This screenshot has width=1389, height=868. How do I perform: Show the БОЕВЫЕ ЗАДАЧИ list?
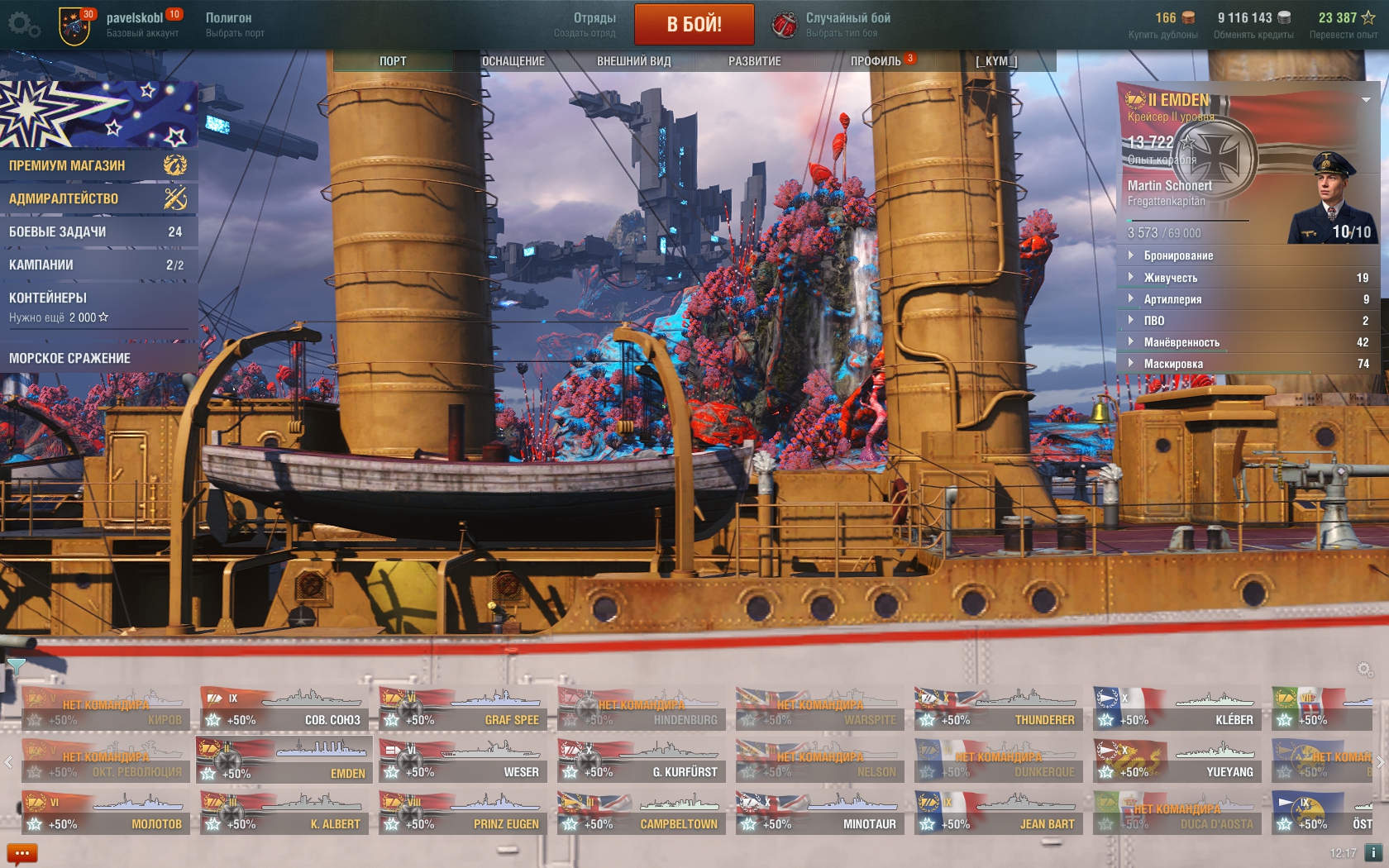[x=98, y=232]
